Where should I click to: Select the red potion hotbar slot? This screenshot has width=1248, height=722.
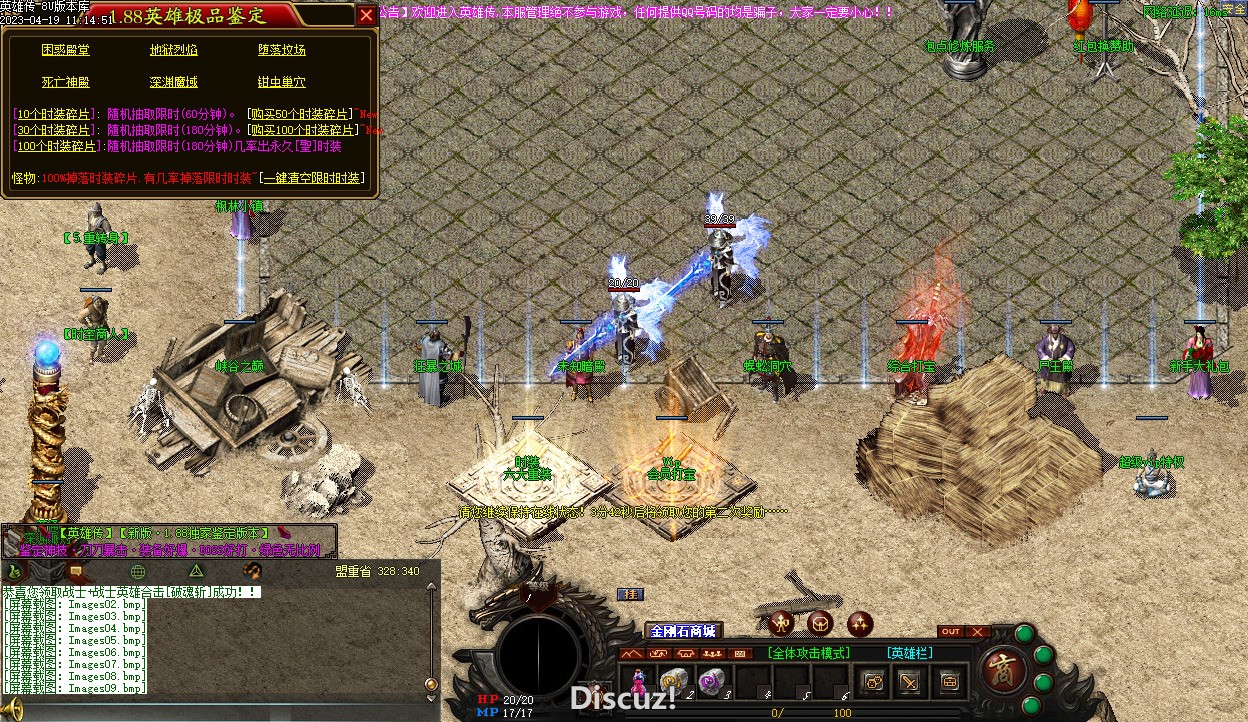[637, 682]
